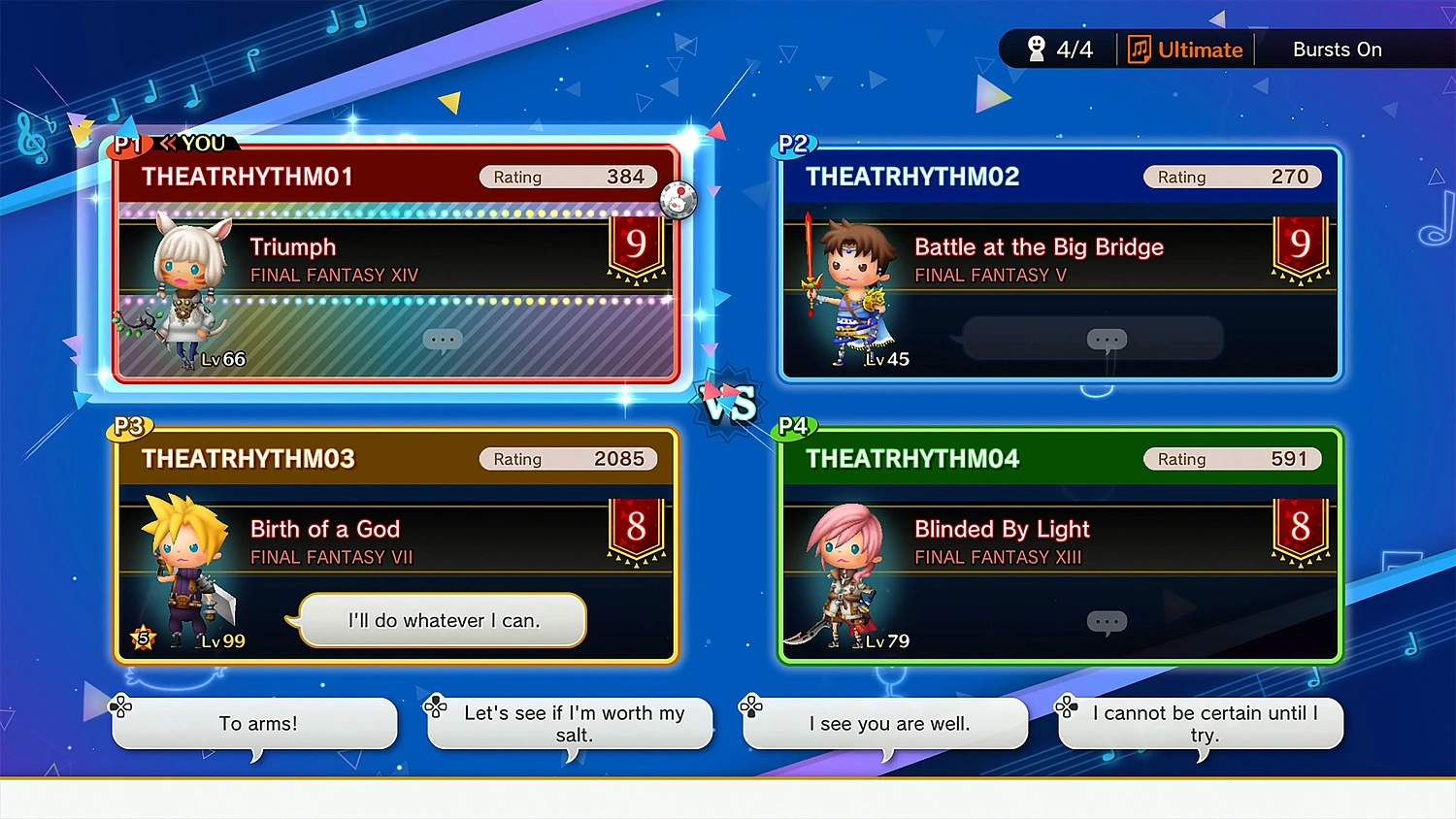Toggle the Bursts On setting
Screen dimensions: 1456x819
(x=1337, y=49)
